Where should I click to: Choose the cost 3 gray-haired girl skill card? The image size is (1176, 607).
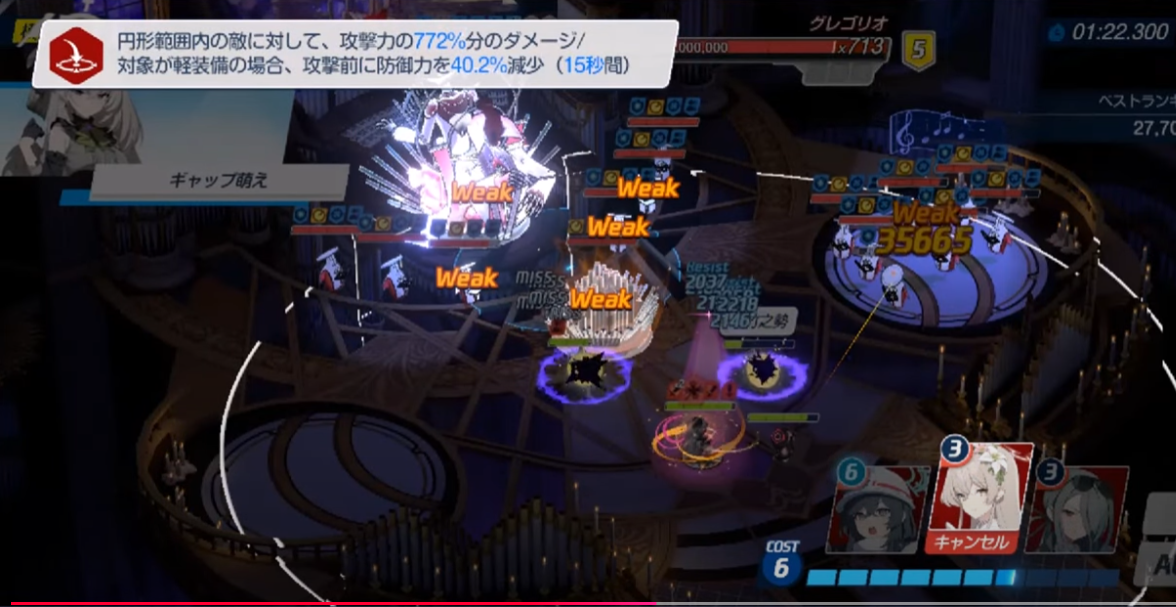tap(1076, 509)
